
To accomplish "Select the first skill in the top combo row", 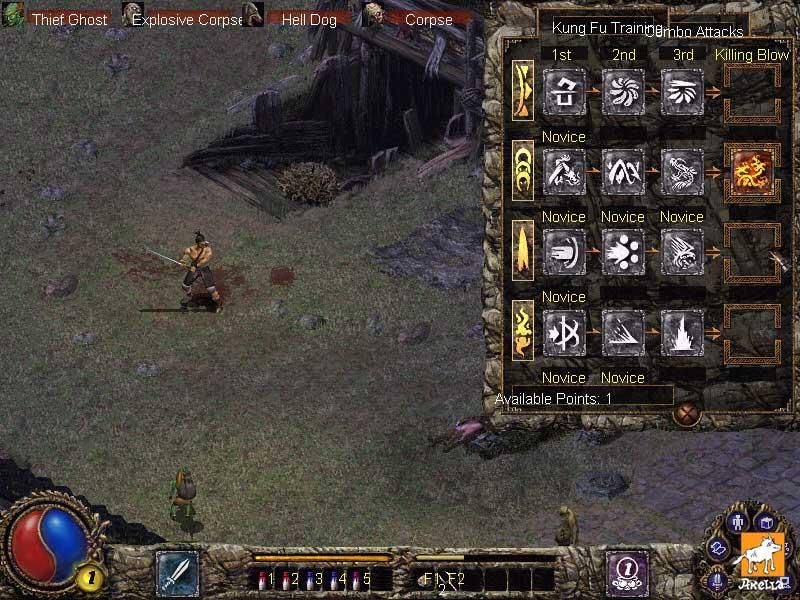I will pyautogui.click(x=563, y=91).
